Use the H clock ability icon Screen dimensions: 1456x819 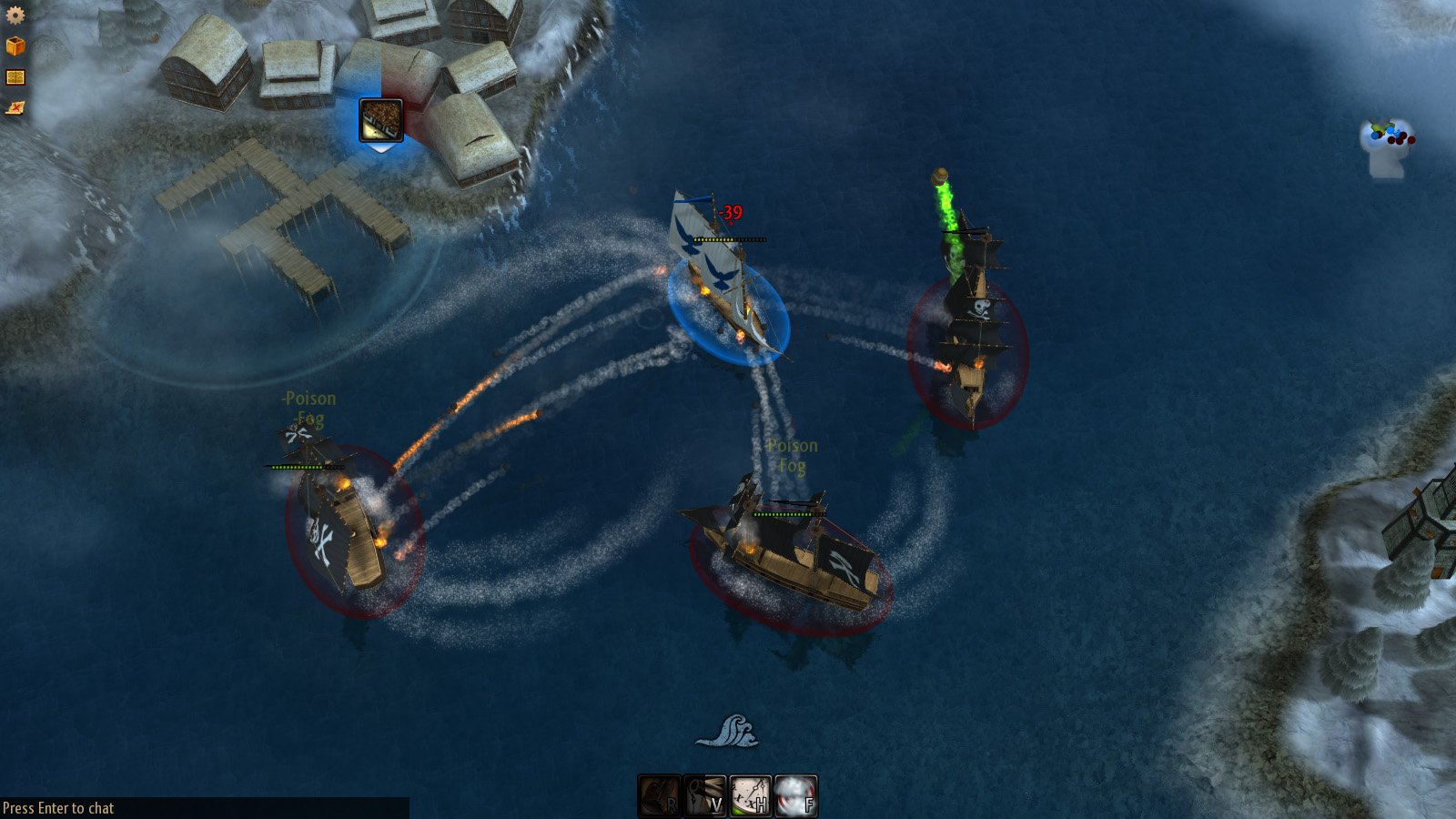point(751,795)
